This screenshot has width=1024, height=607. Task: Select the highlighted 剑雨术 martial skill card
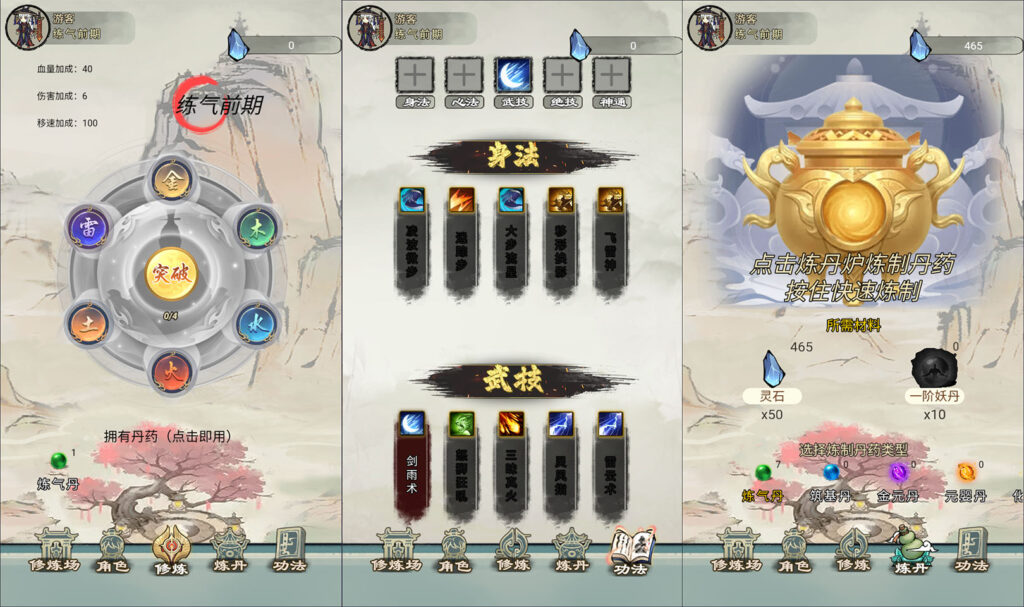413,465
